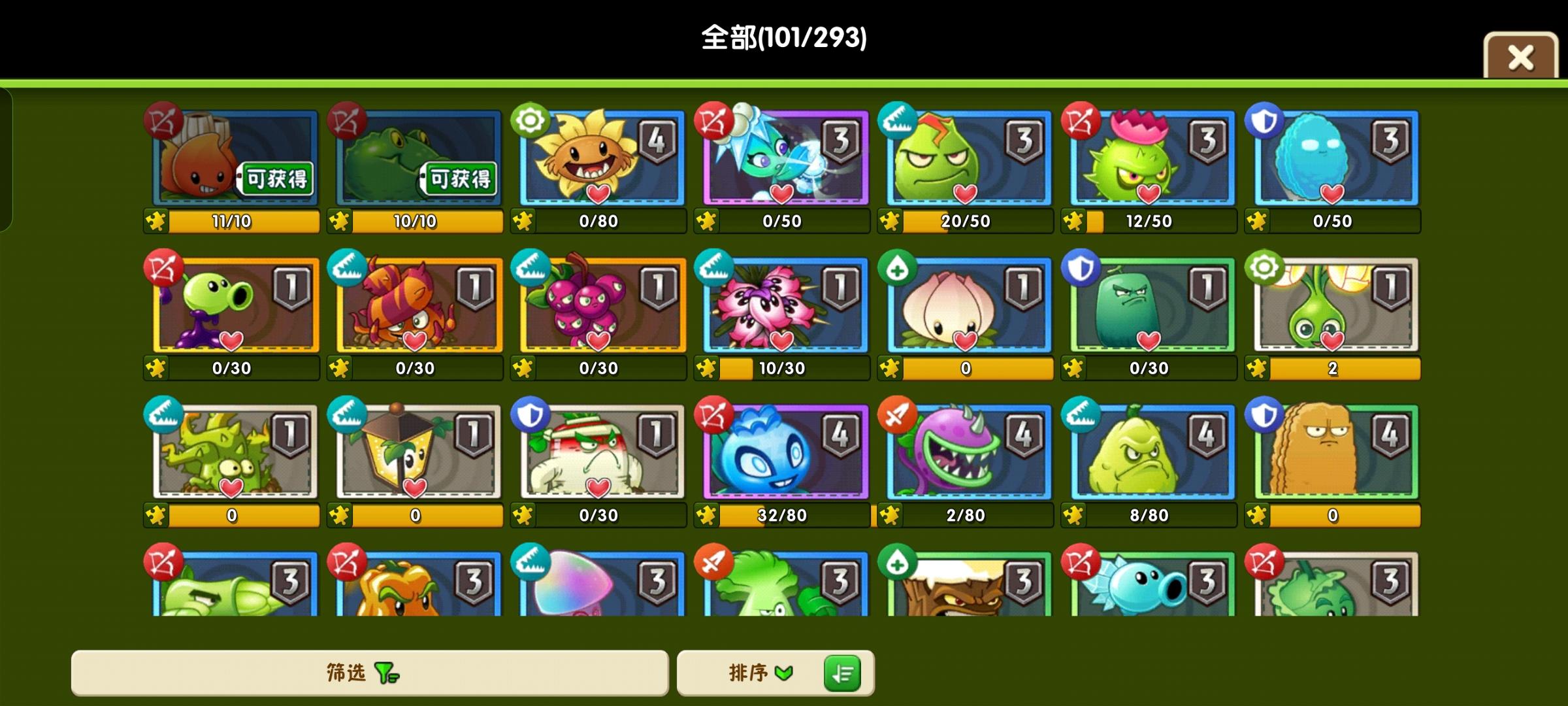Image resolution: width=1568 pixels, height=706 pixels.
Task: Click the 20/50 progress bar on the green melon card
Action: coord(967,221)
